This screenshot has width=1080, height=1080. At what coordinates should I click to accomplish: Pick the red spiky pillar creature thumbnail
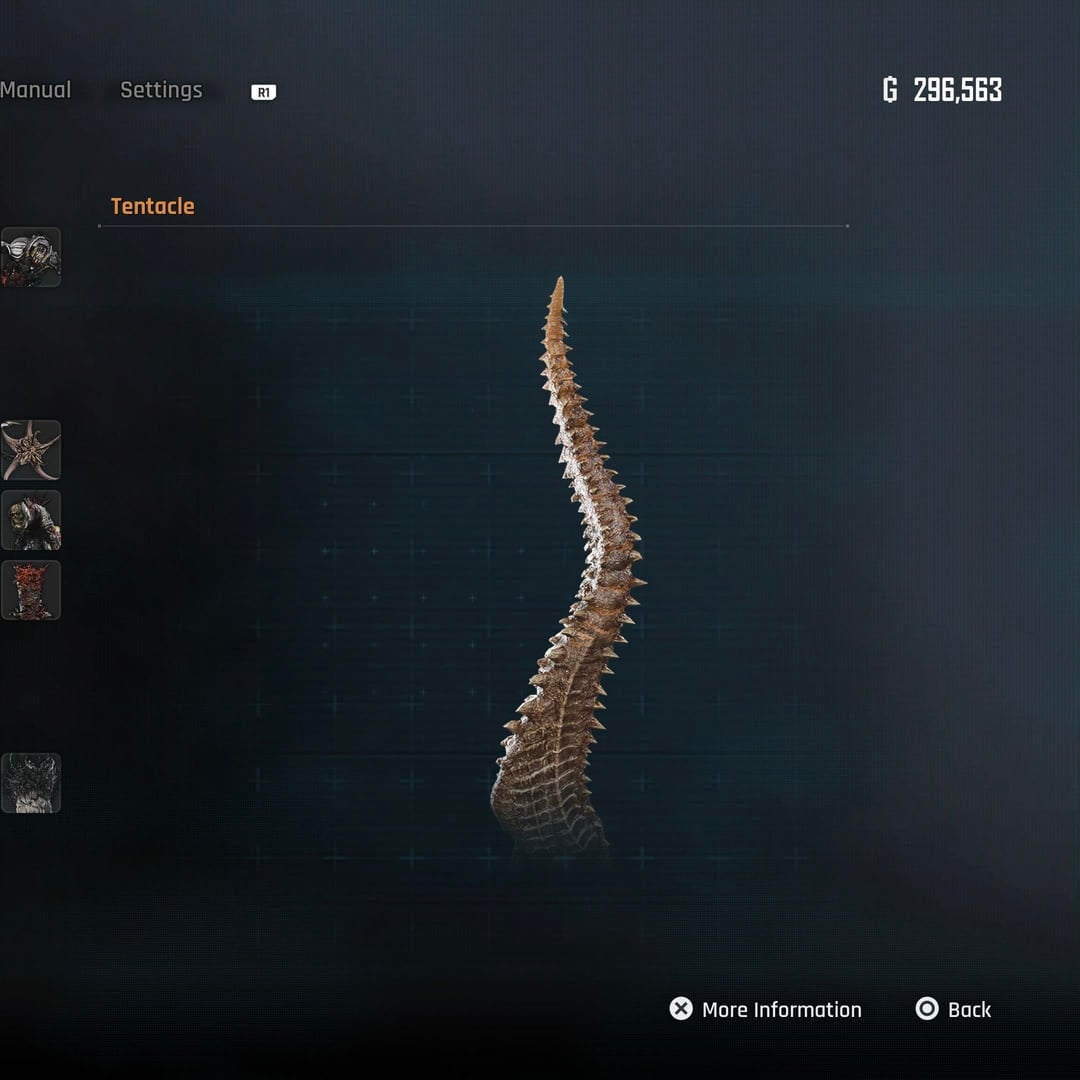pos(31,590)
